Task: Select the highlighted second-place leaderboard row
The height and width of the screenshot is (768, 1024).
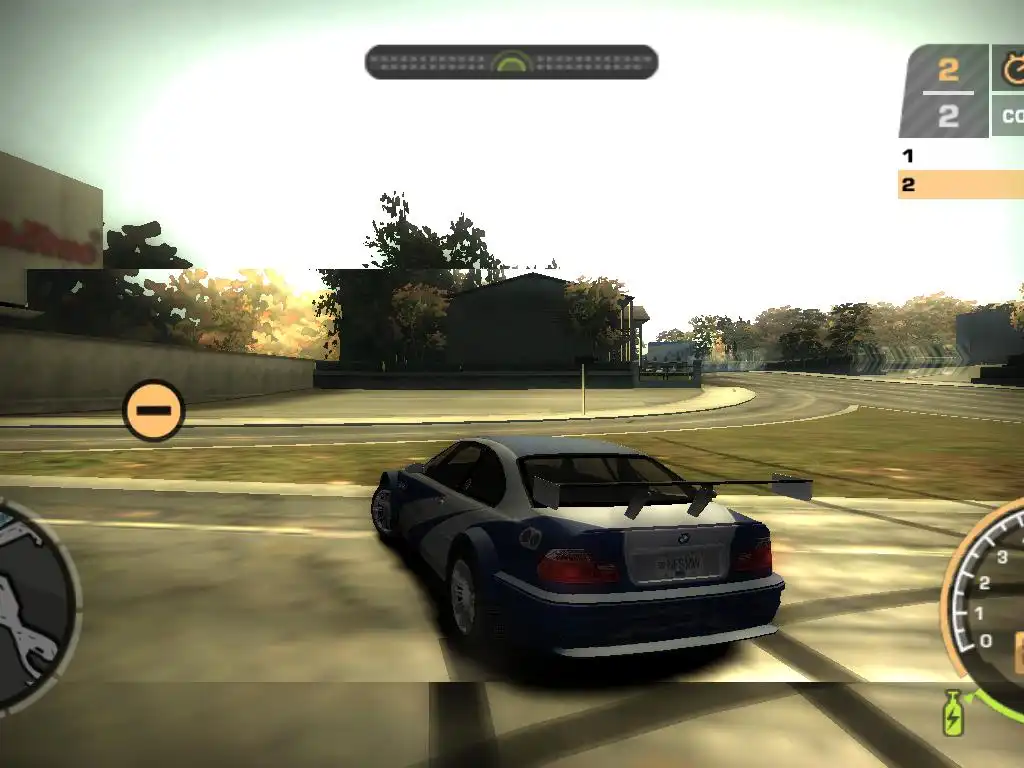Action: tap(960, 185)
